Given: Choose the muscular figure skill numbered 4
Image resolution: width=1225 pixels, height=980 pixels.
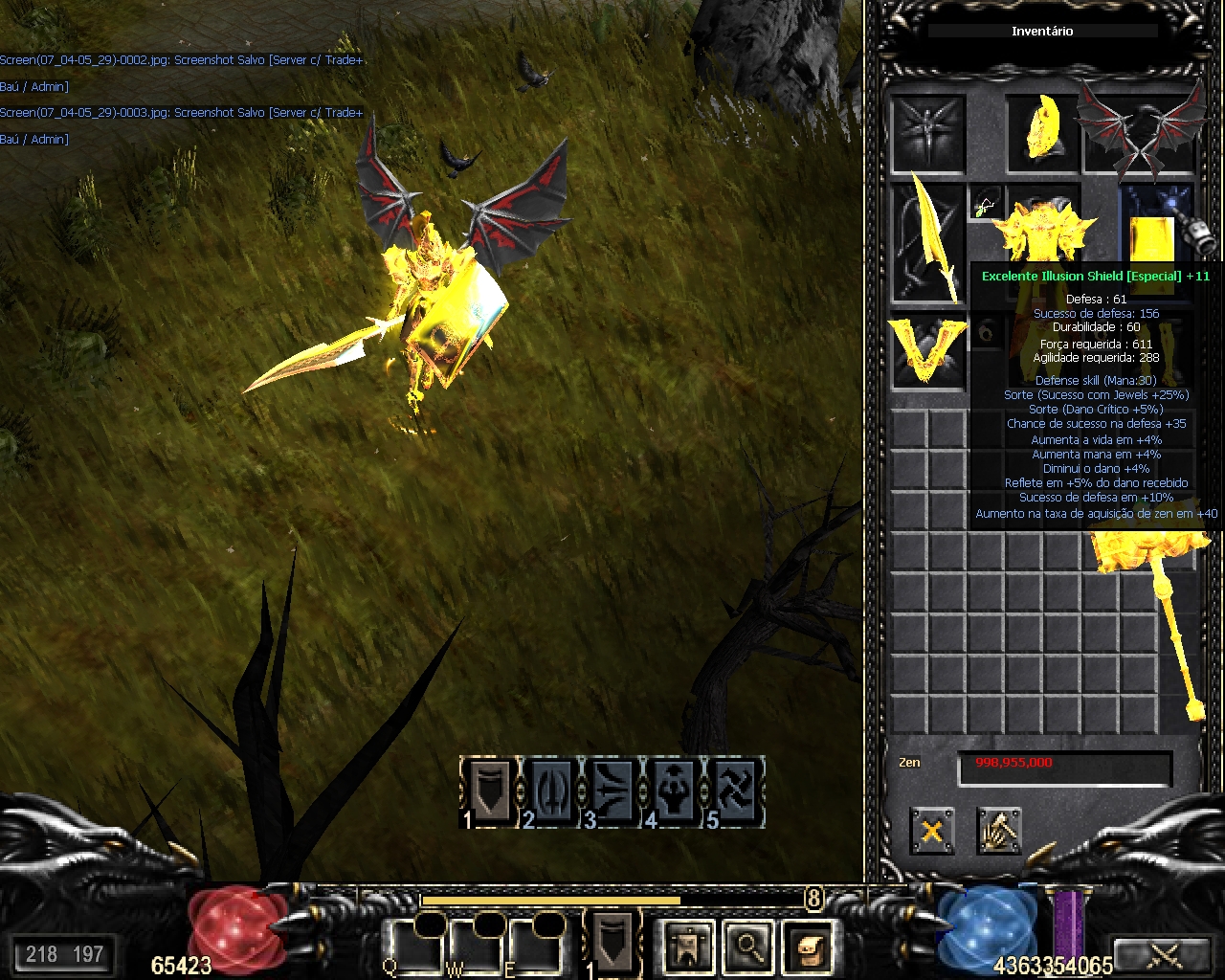Looking at the screenshot, I should point(674,791).
